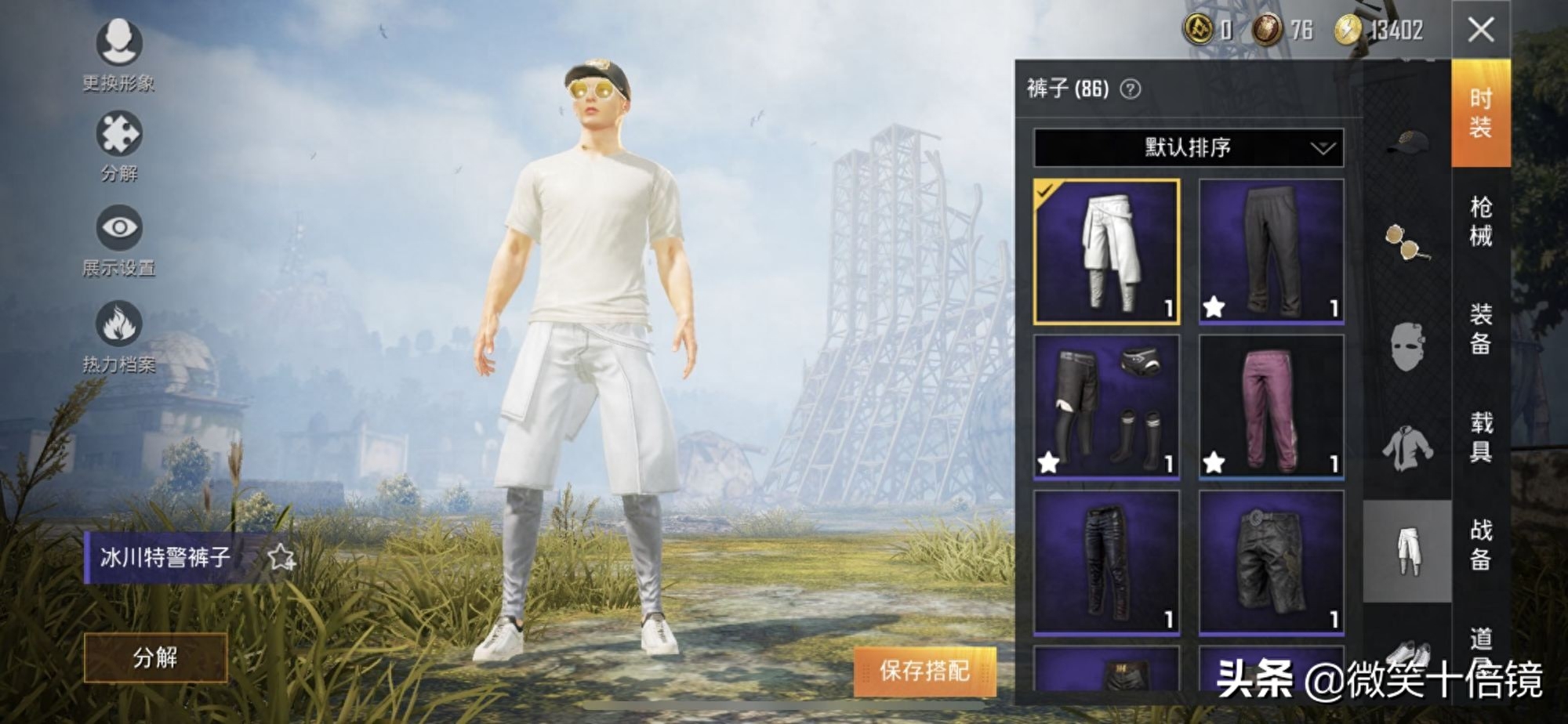The width and height of the screenshot is (1568, 724).
Task: Open the 更换形象 change appearance option
Action: tap(119, 44)
